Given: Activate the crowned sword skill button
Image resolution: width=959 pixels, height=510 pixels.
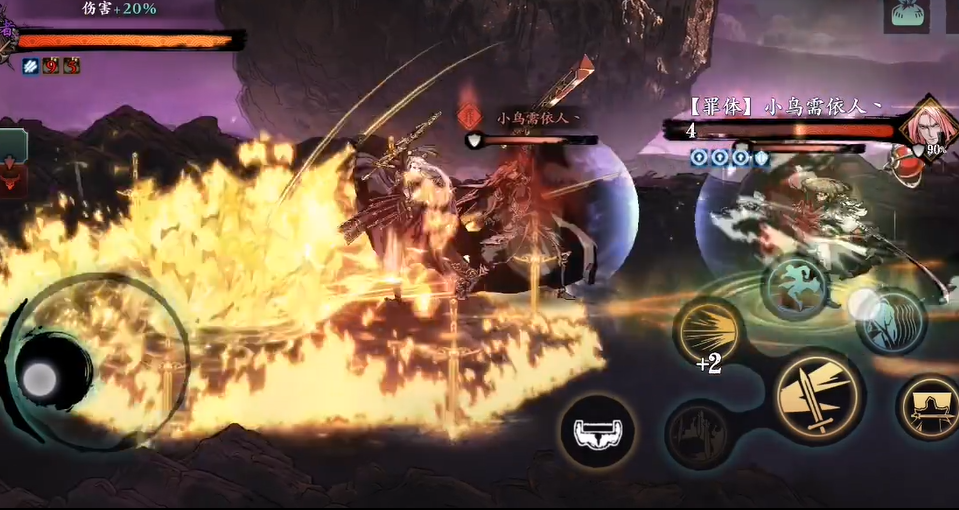Looking at the screenshot, I should [x=928, y=406].
